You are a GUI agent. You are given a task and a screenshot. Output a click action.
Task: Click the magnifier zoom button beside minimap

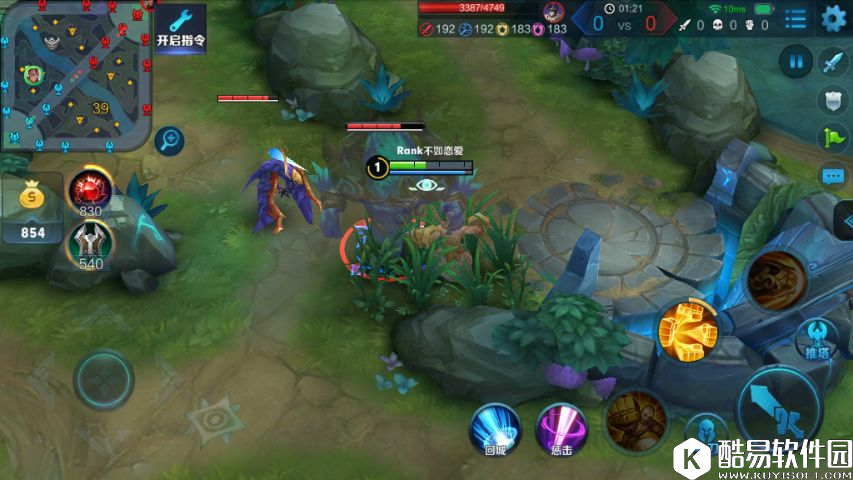(x=171, y=139)
